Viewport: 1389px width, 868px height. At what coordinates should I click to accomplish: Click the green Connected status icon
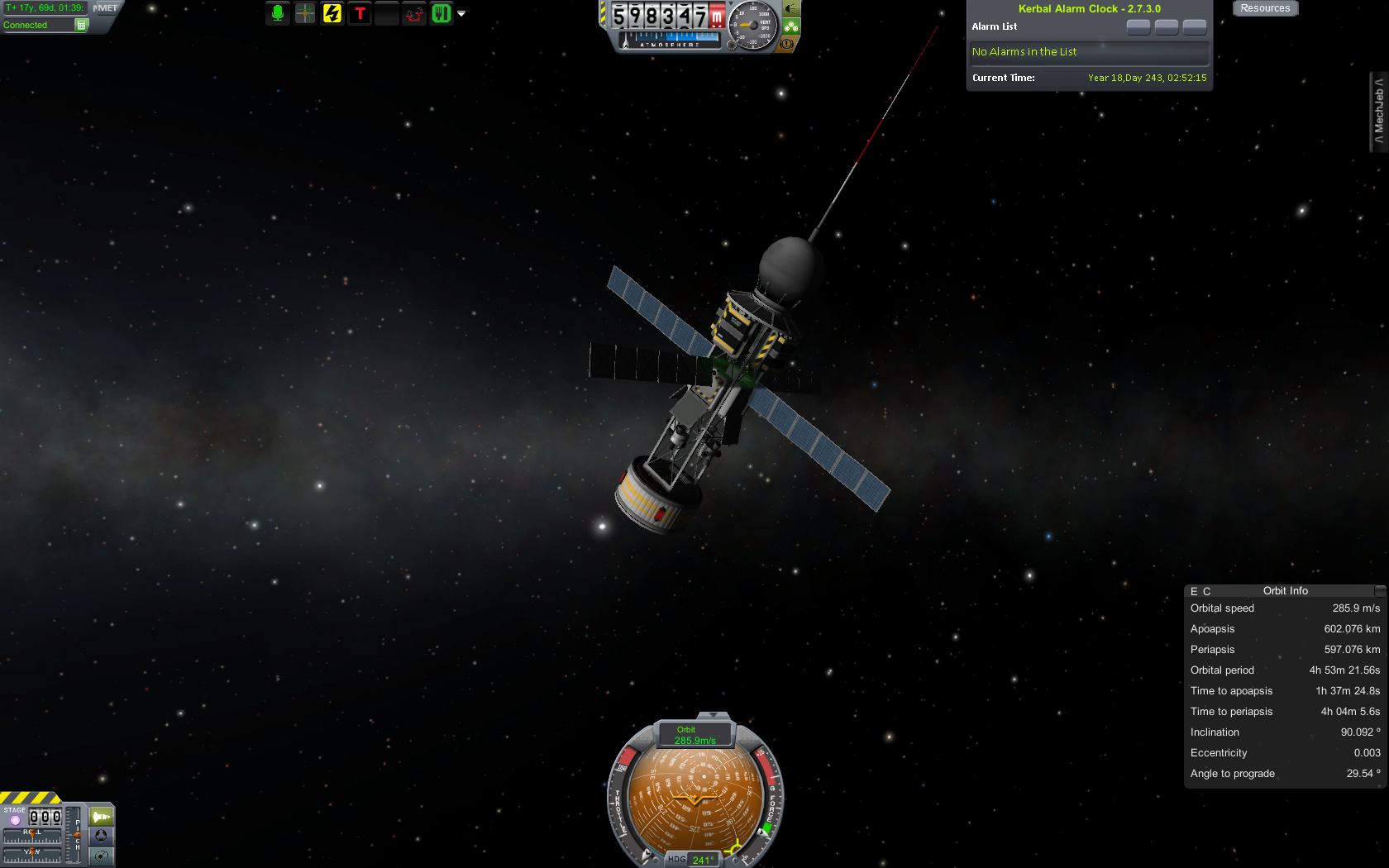coord(81,25)
